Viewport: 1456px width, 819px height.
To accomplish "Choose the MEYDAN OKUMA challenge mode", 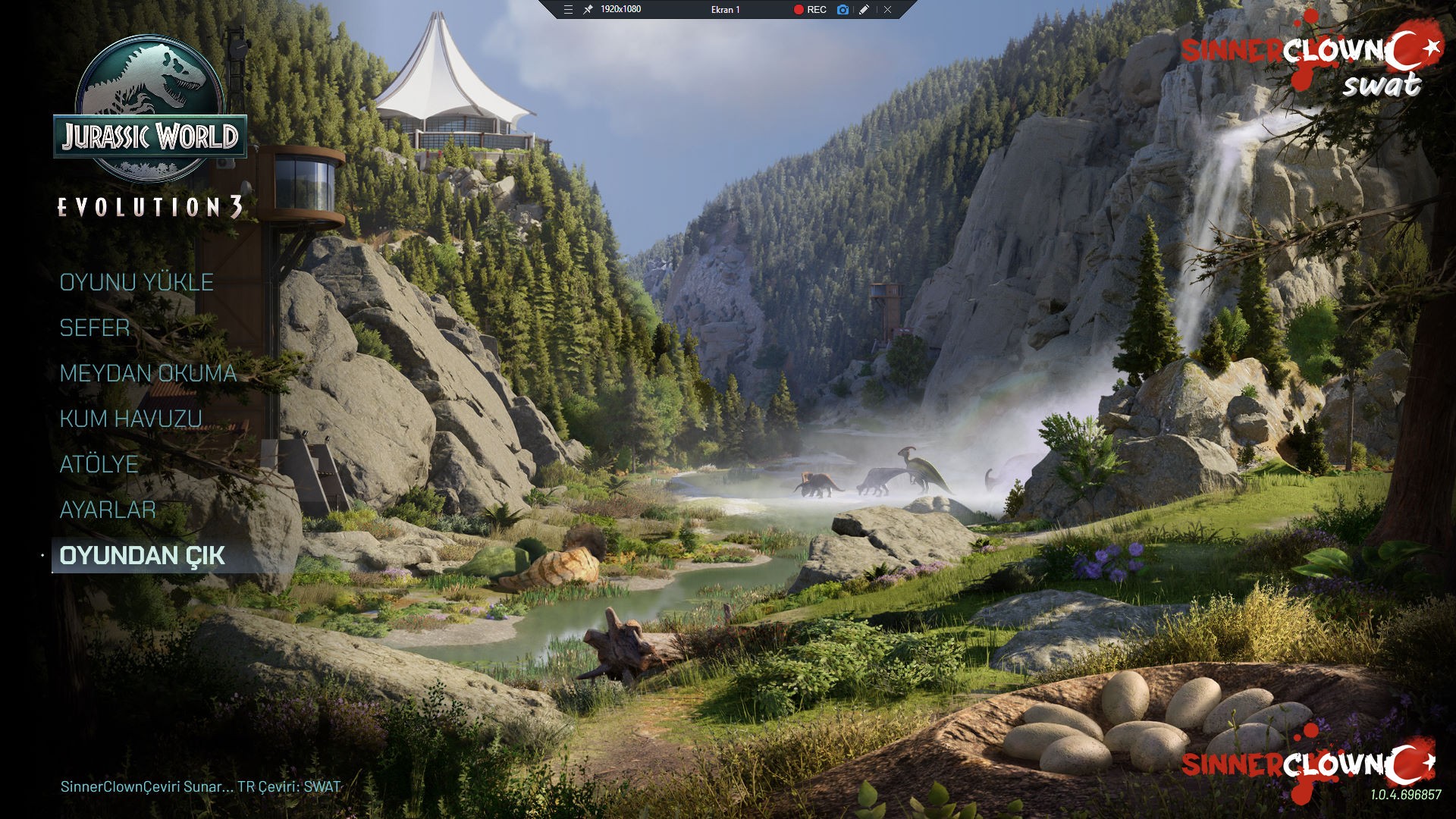I will 148,373.
